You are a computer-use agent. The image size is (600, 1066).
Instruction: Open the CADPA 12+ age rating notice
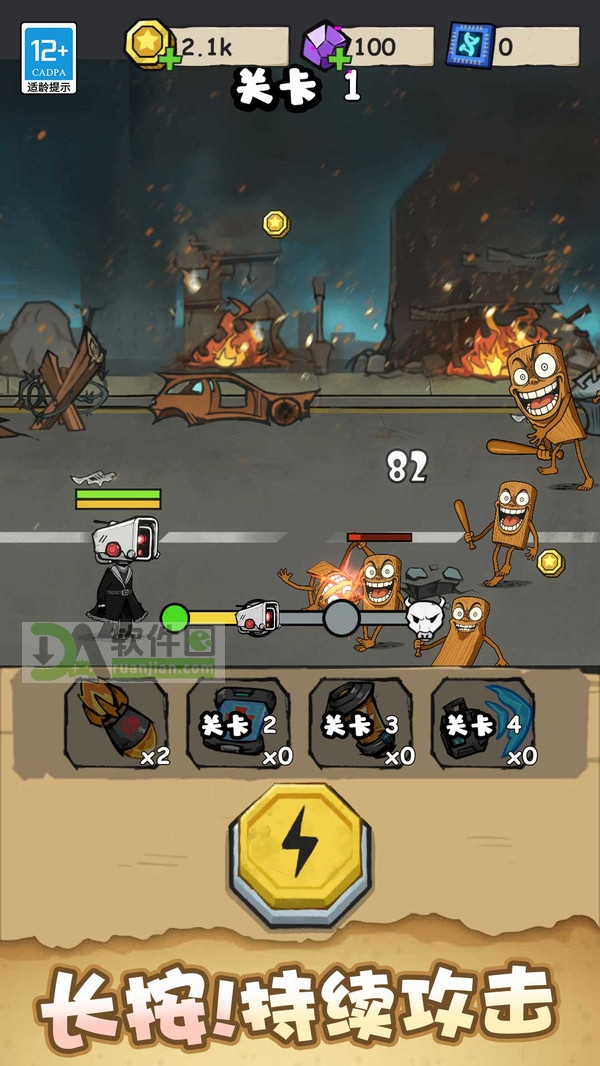[x=48, y=58]
